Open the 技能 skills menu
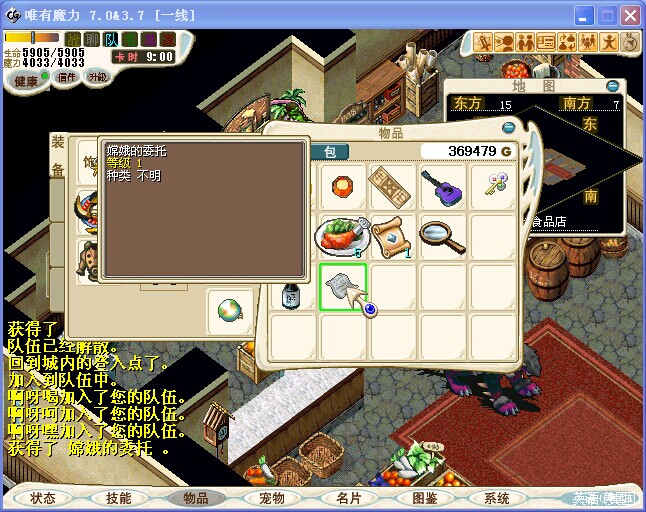Viewport: 646px width, 512px height. (x=119, y=497)
